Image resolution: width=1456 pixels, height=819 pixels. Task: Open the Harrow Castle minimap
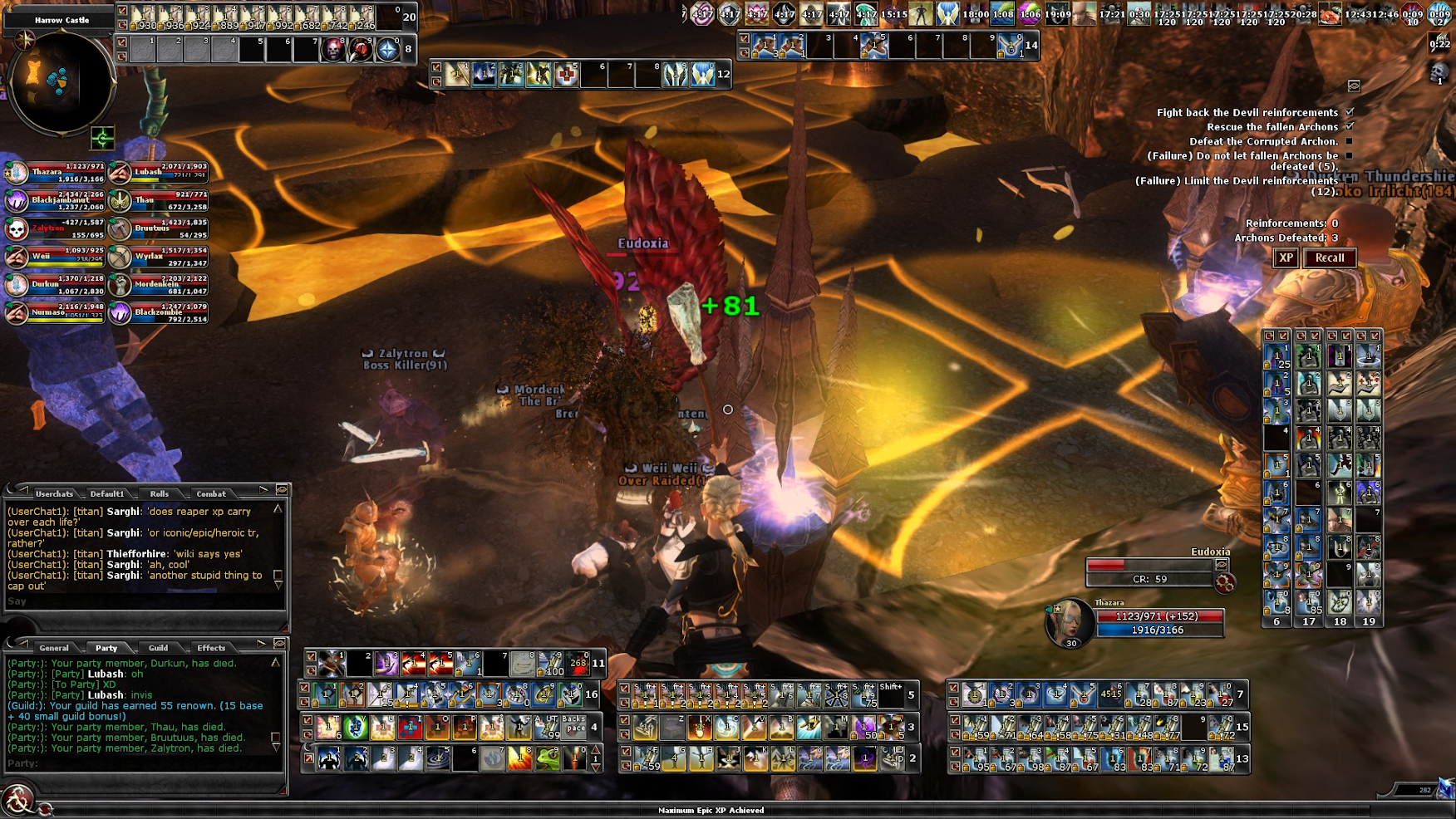pyautogui.click(x=61, y=81)
